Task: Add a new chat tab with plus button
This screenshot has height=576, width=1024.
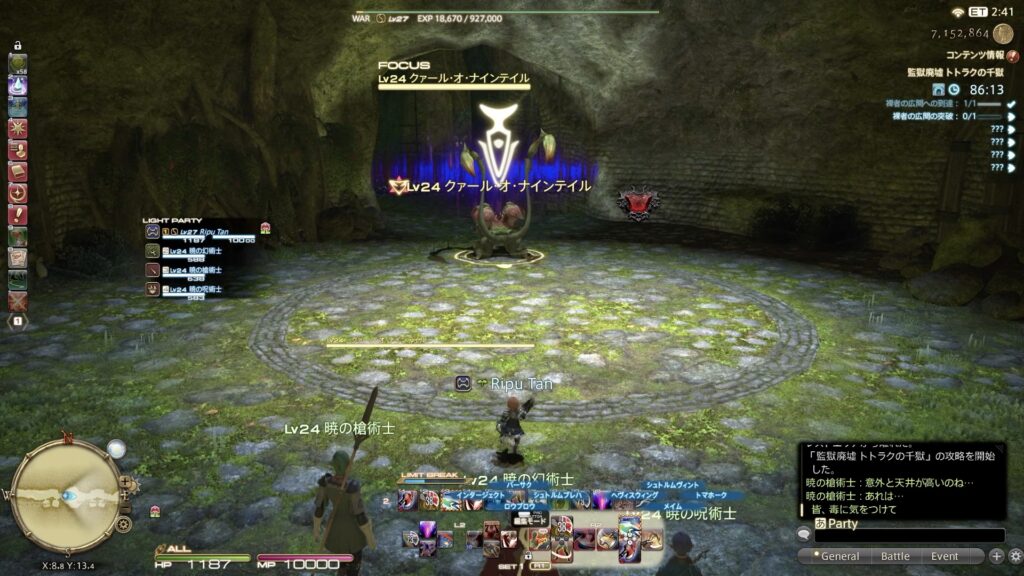Action: (x=996, y=556)
